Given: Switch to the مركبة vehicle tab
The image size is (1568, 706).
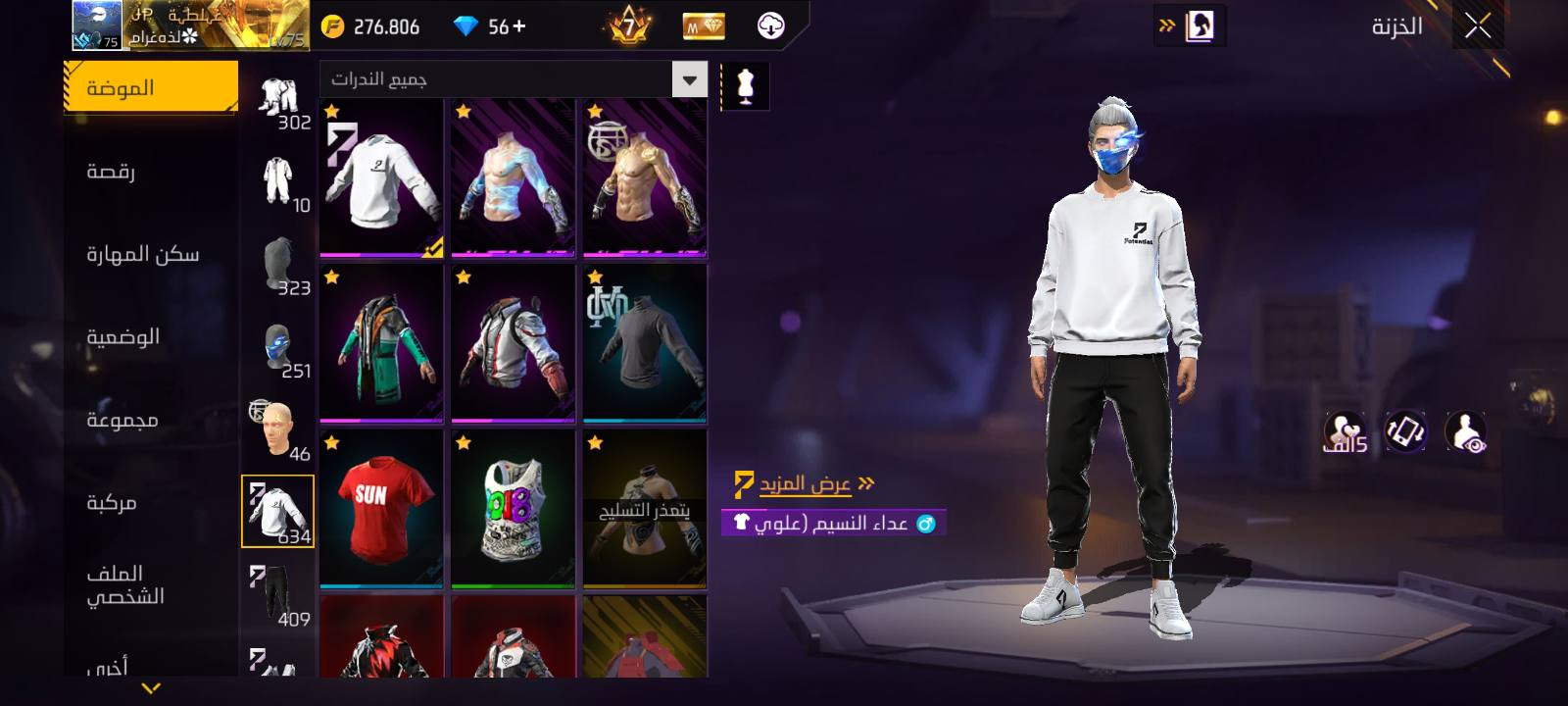Looking at the screenshot, I should pyautogui.click(x=151, y=503).
